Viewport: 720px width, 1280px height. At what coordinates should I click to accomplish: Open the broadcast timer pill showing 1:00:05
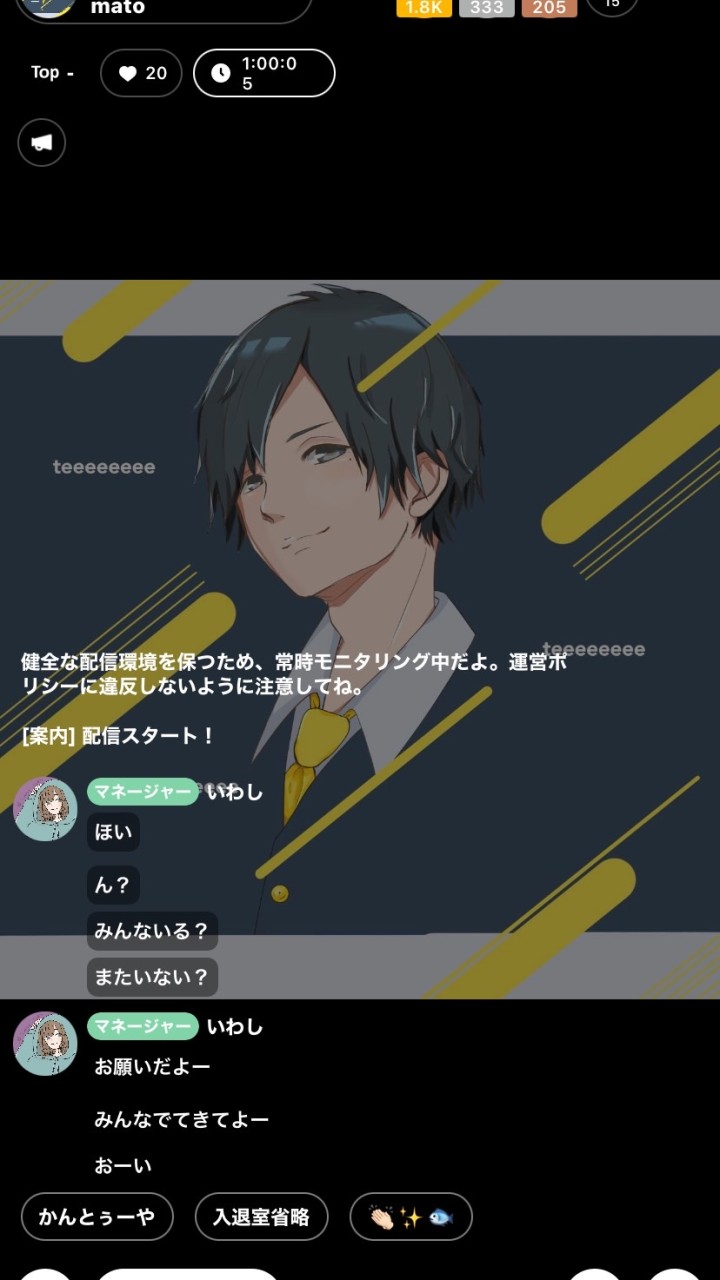pos(264,73)
